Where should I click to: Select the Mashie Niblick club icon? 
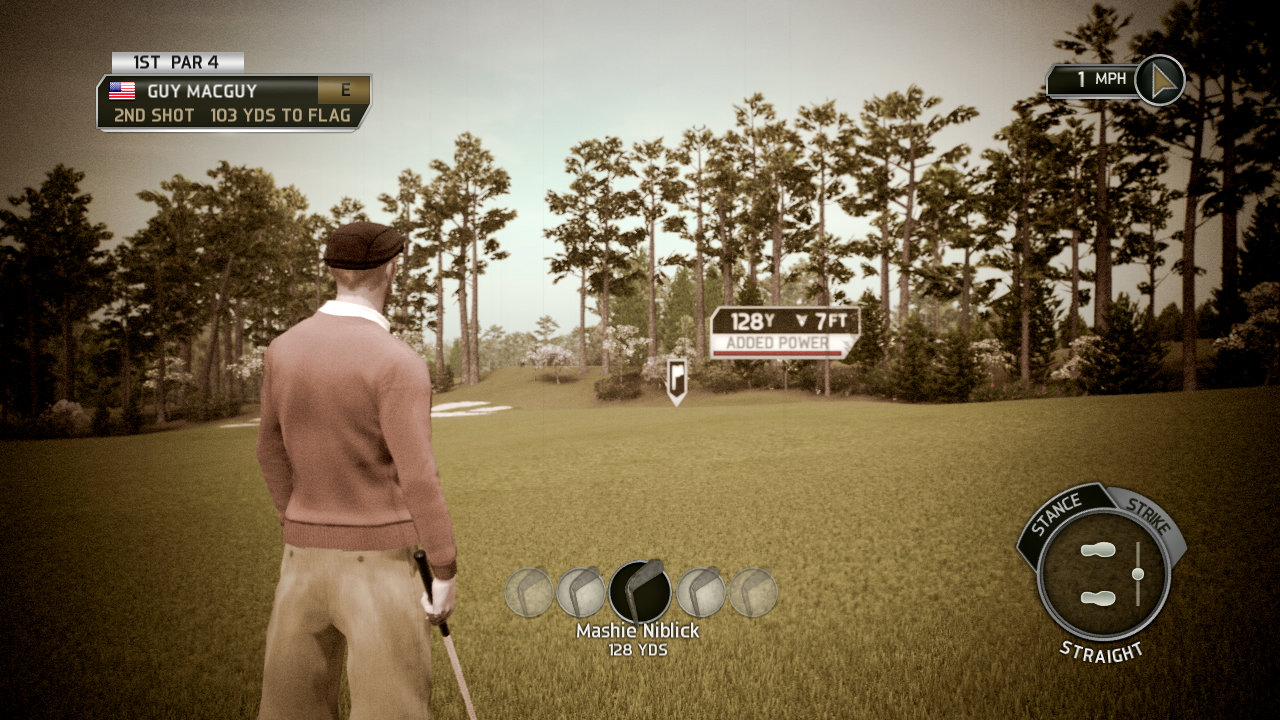[640, 592]
